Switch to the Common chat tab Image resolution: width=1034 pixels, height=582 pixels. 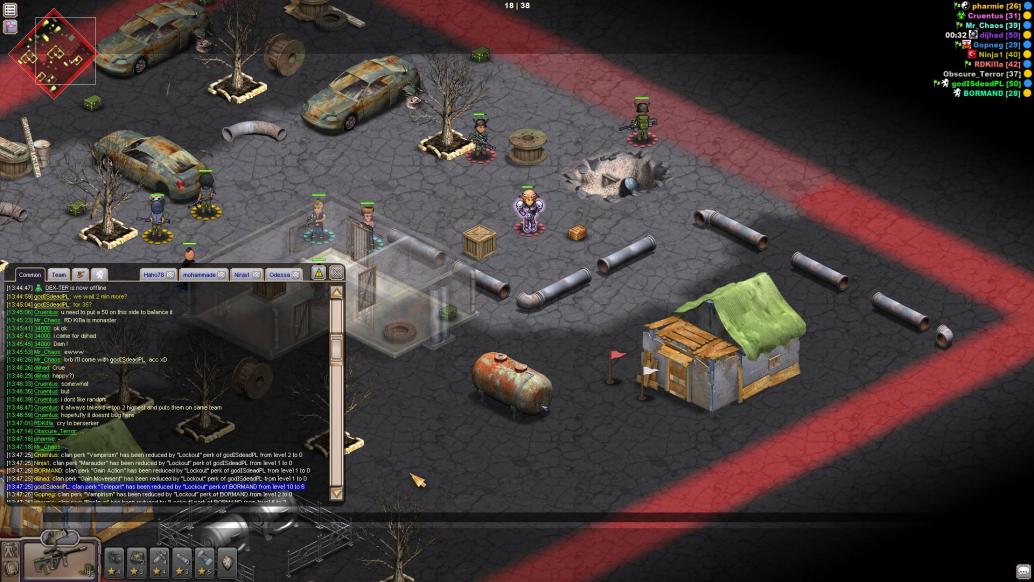click(x=29, y=274)
